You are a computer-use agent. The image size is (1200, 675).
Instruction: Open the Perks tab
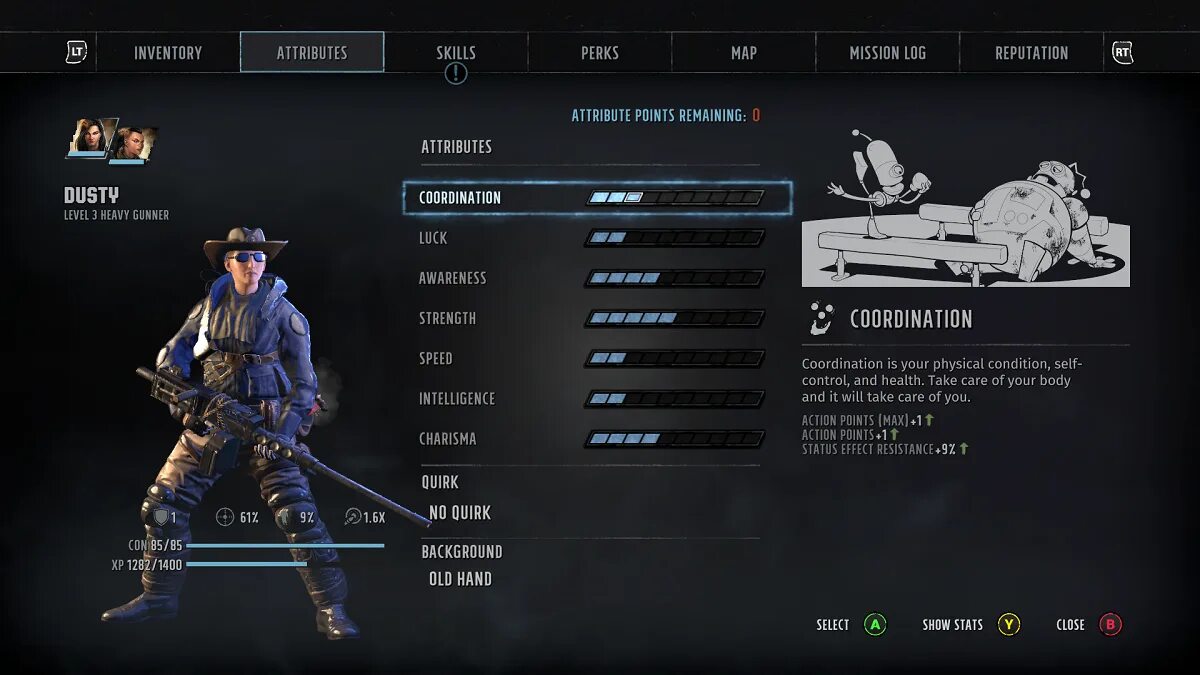pos(600,53)
